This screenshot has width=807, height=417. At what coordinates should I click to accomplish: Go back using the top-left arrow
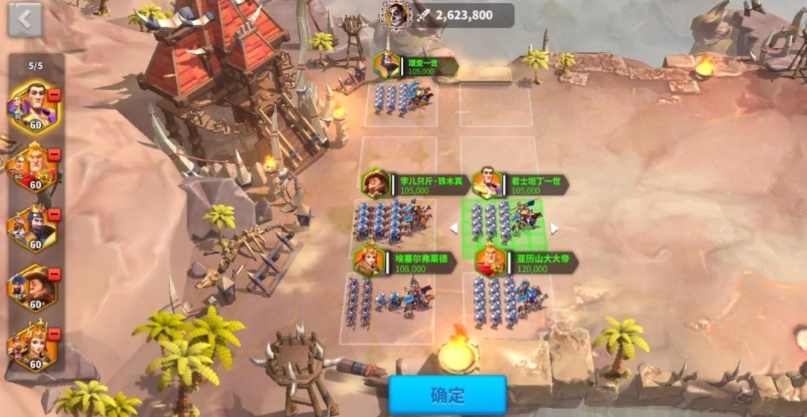pyautogui.click(x=24, y=19)
